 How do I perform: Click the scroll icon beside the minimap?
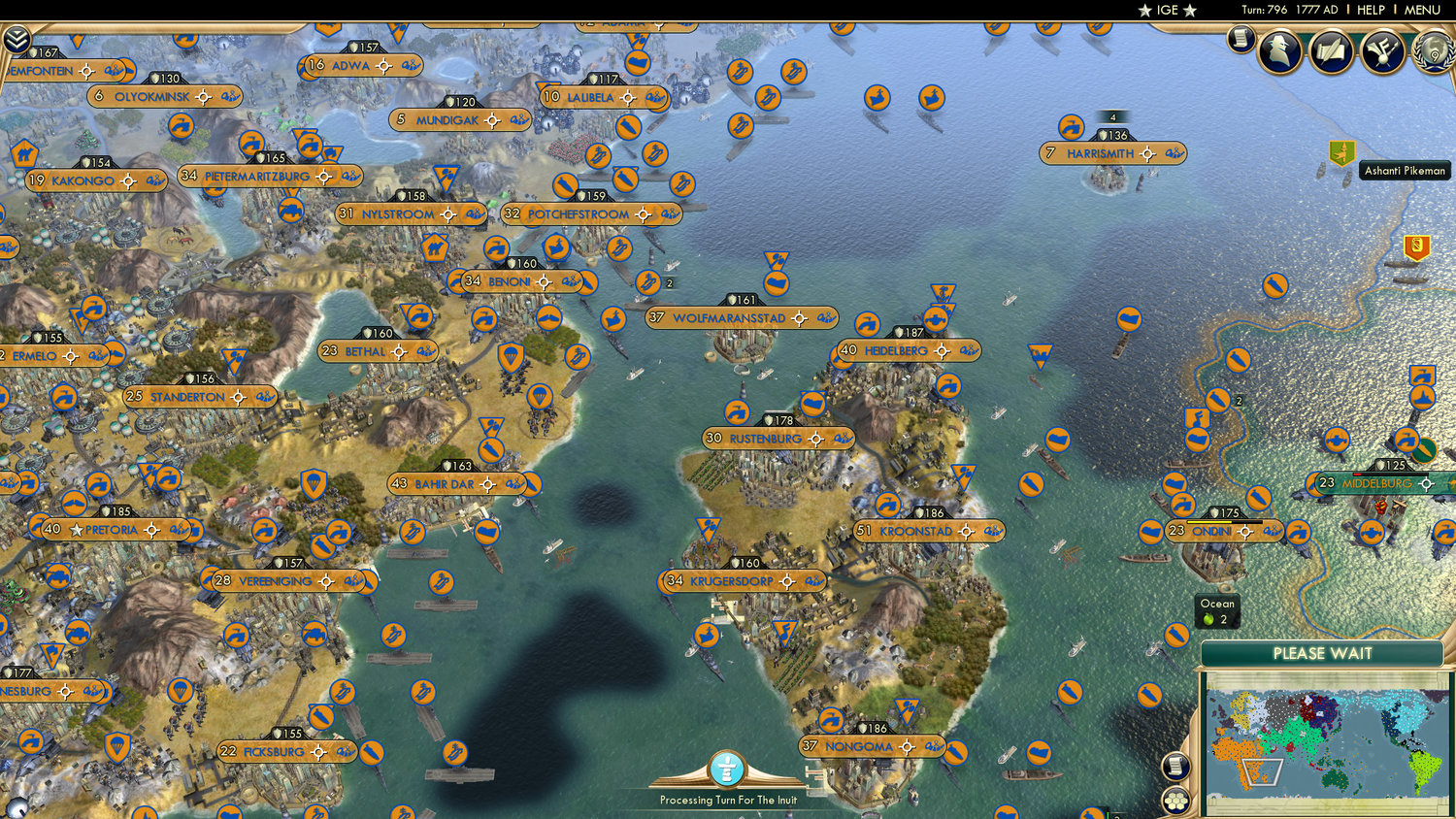1176,767
